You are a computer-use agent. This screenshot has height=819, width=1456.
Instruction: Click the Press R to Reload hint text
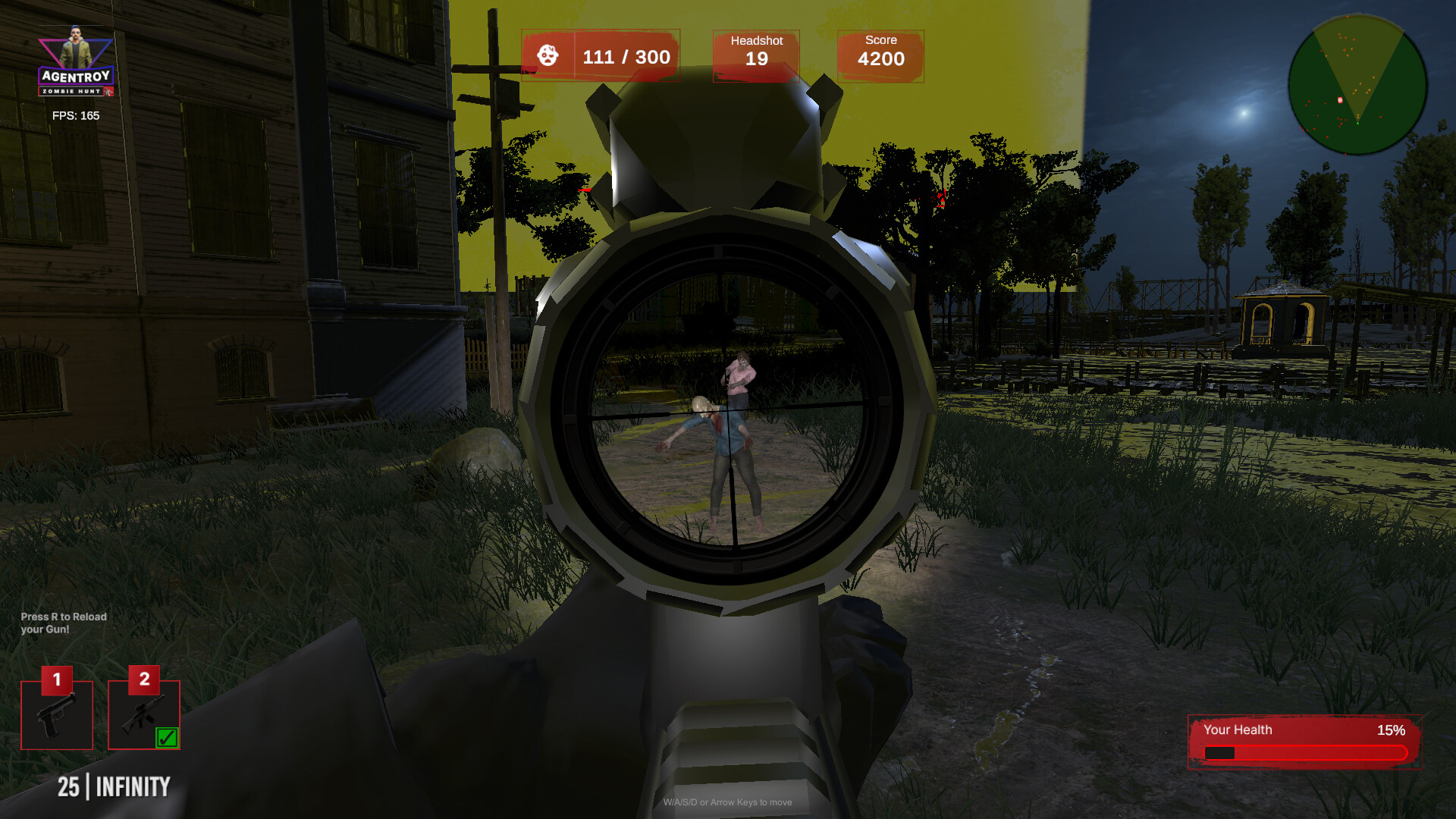[x=63, y=623]
